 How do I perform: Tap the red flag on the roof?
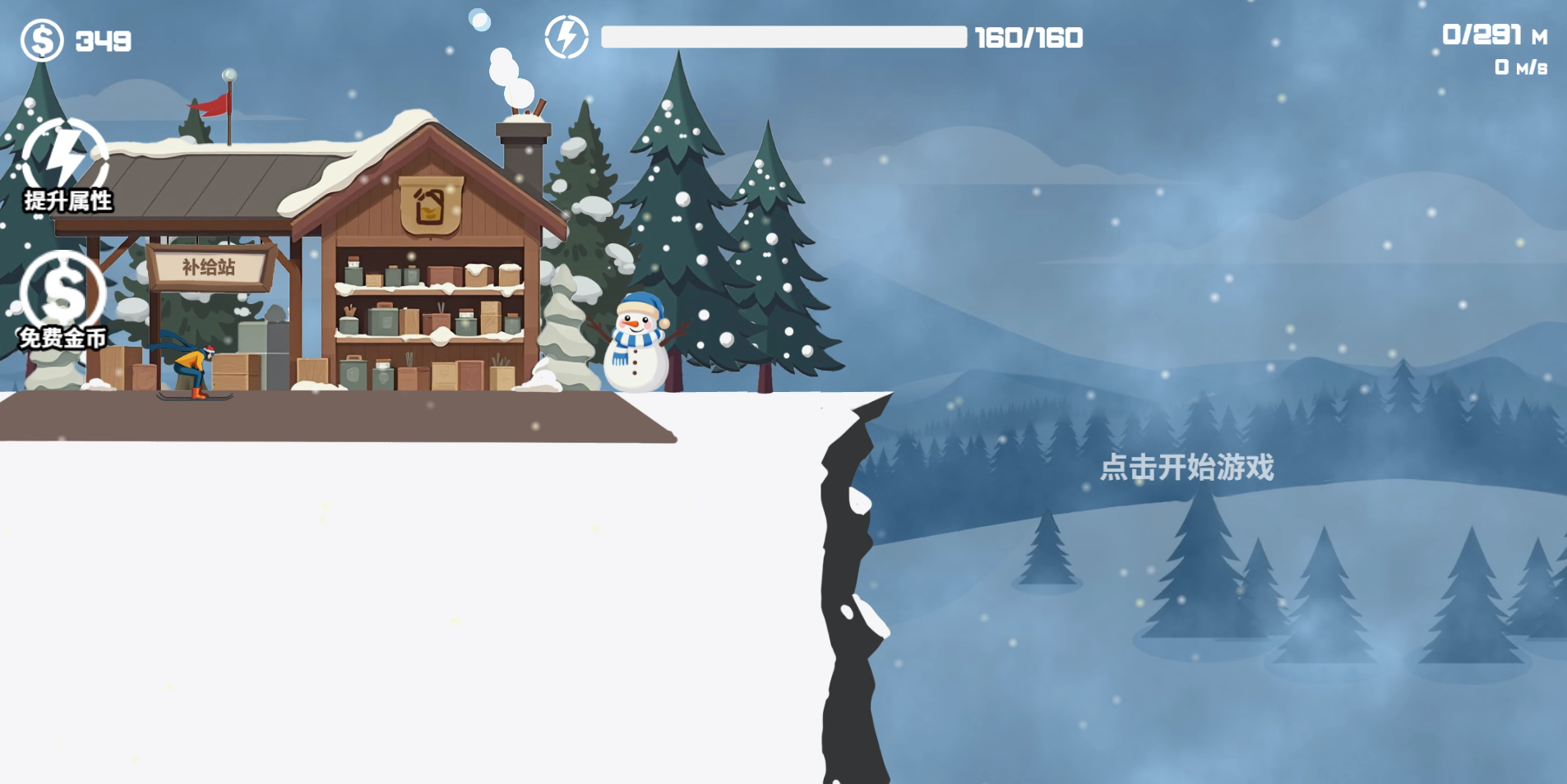pyautogui.click(x=207, y=104)
